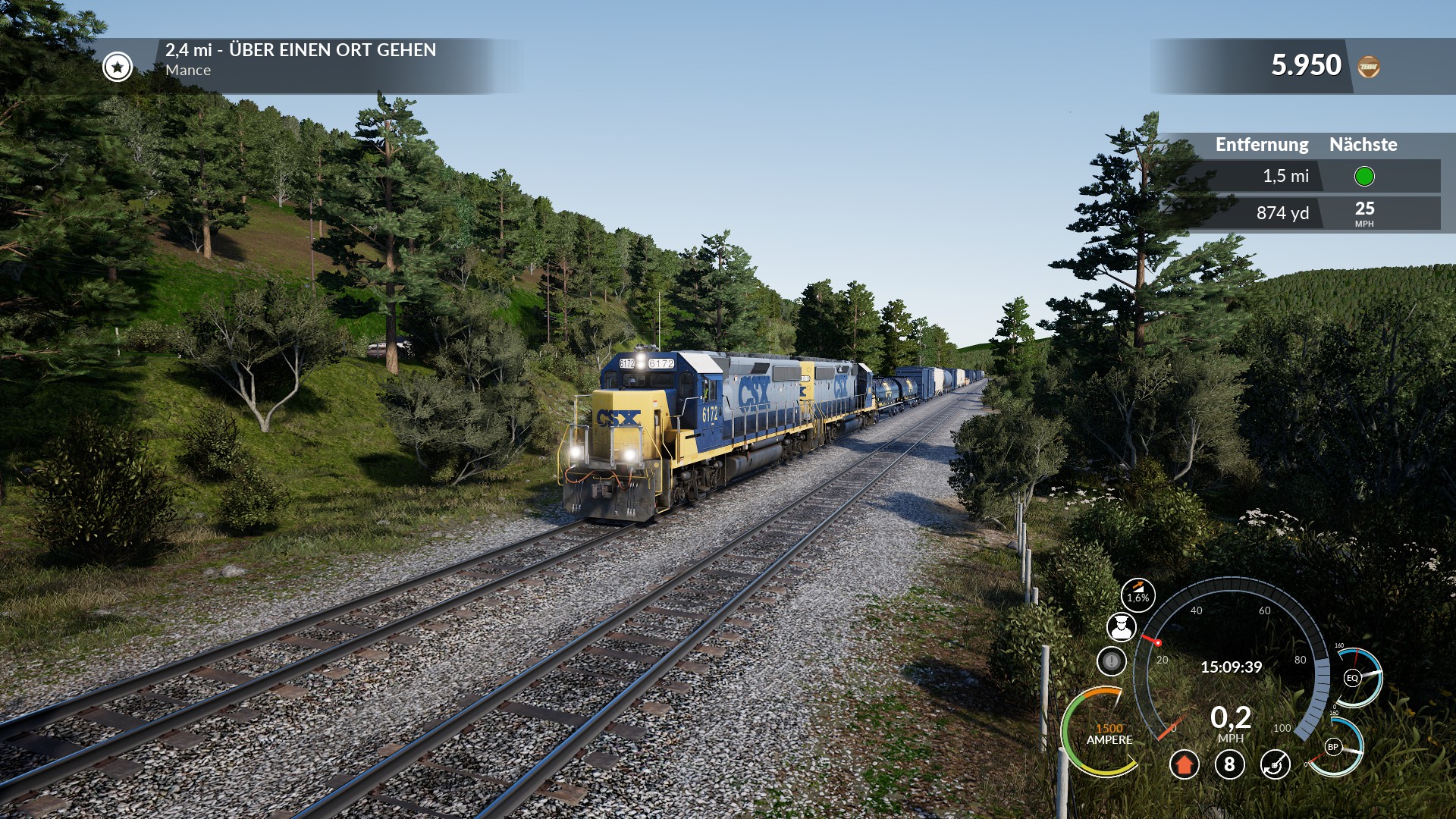Select the throttle notch 8 indicator
This screenshot has width=1456, height=819.
click(x=1229, y=764)
